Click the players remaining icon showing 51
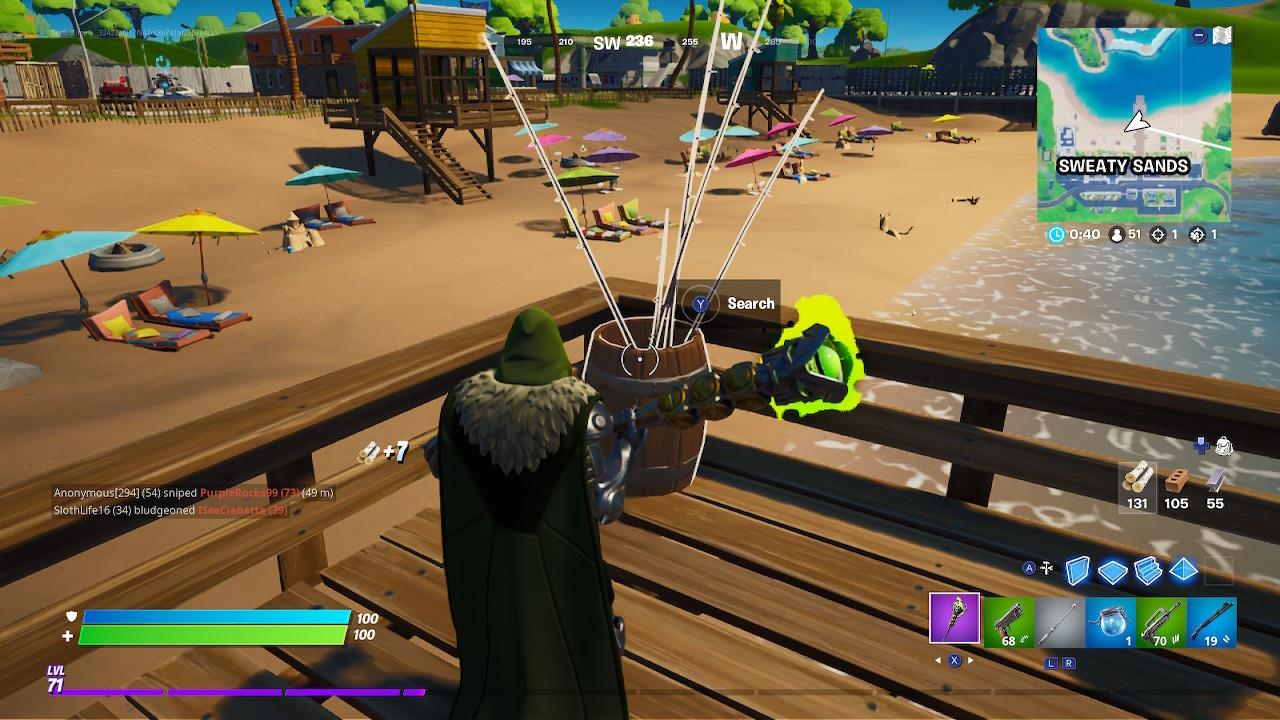This screenshot has height=720, width=1280. pyautogui.click(x=1117, y=234)
